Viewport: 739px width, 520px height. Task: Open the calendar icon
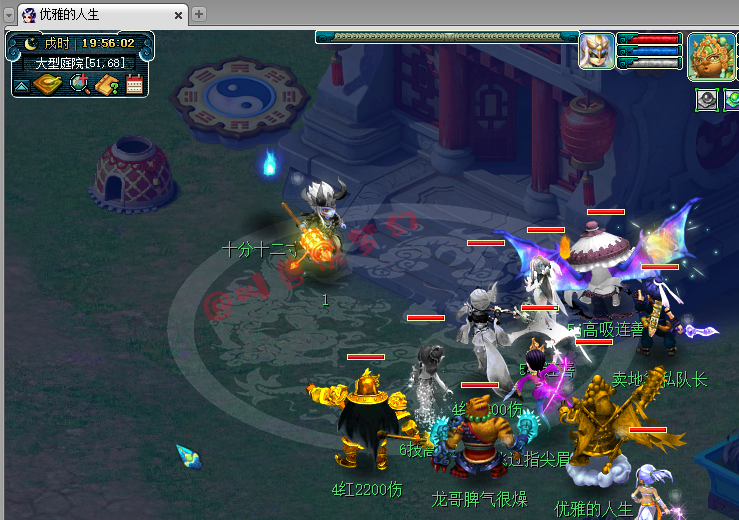(134, 85)
